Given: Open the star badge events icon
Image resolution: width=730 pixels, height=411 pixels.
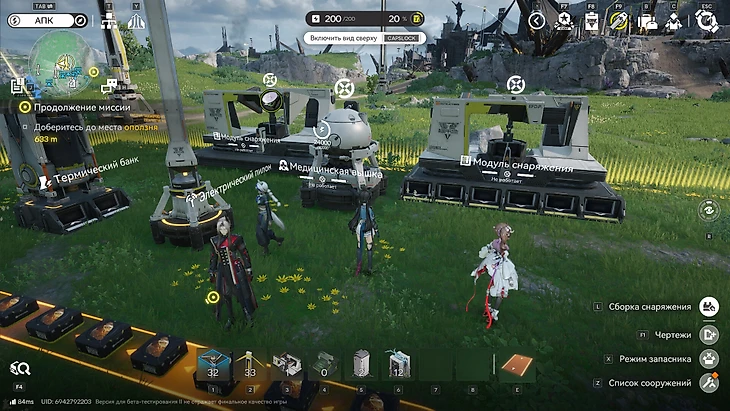Looking at the screenshot, I should [x=564, y=20].
